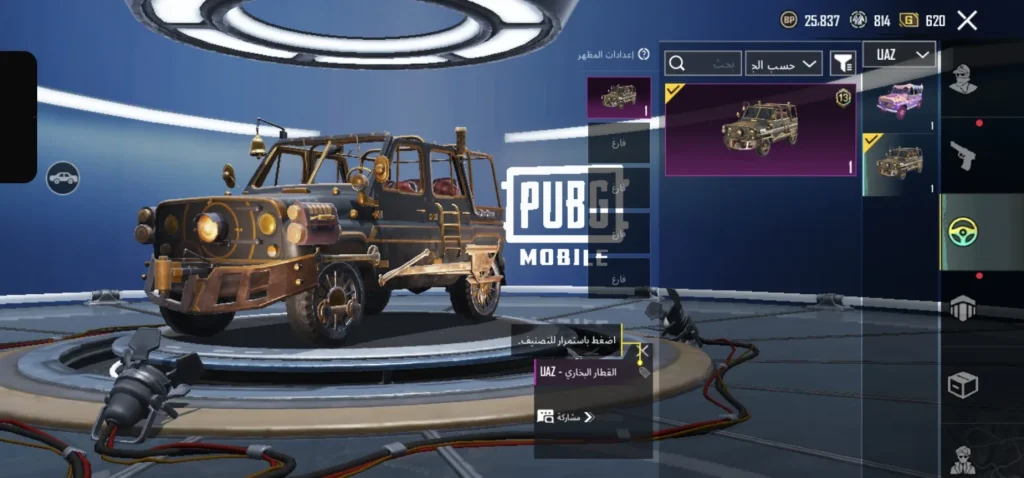Select the steering wheel vehicles category
This screenshot has height=478, width=1024.
(x=963, y=232)
